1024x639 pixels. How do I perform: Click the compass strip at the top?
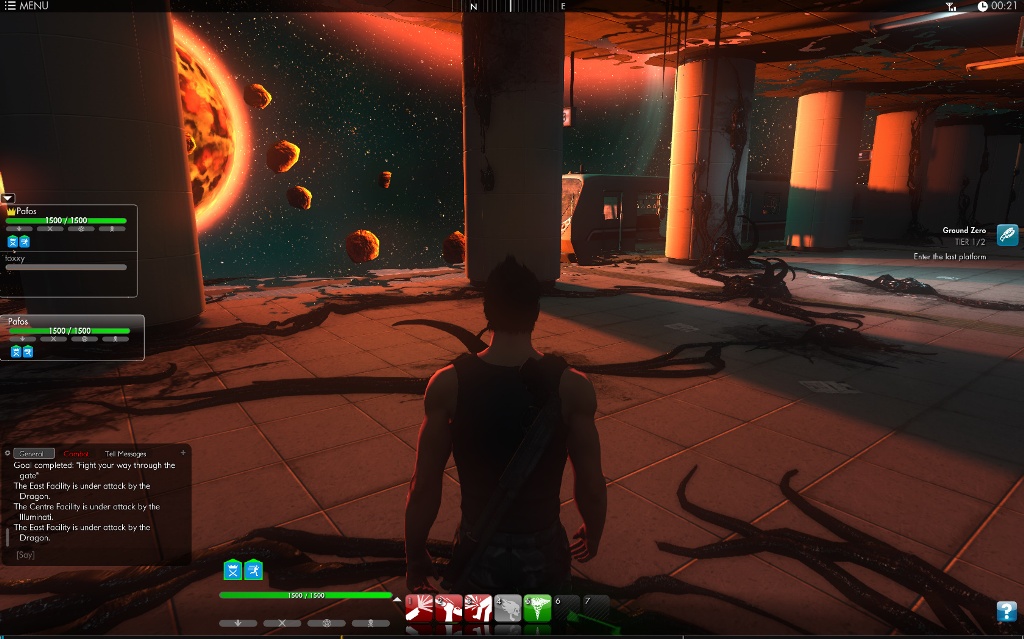point(517,6)
